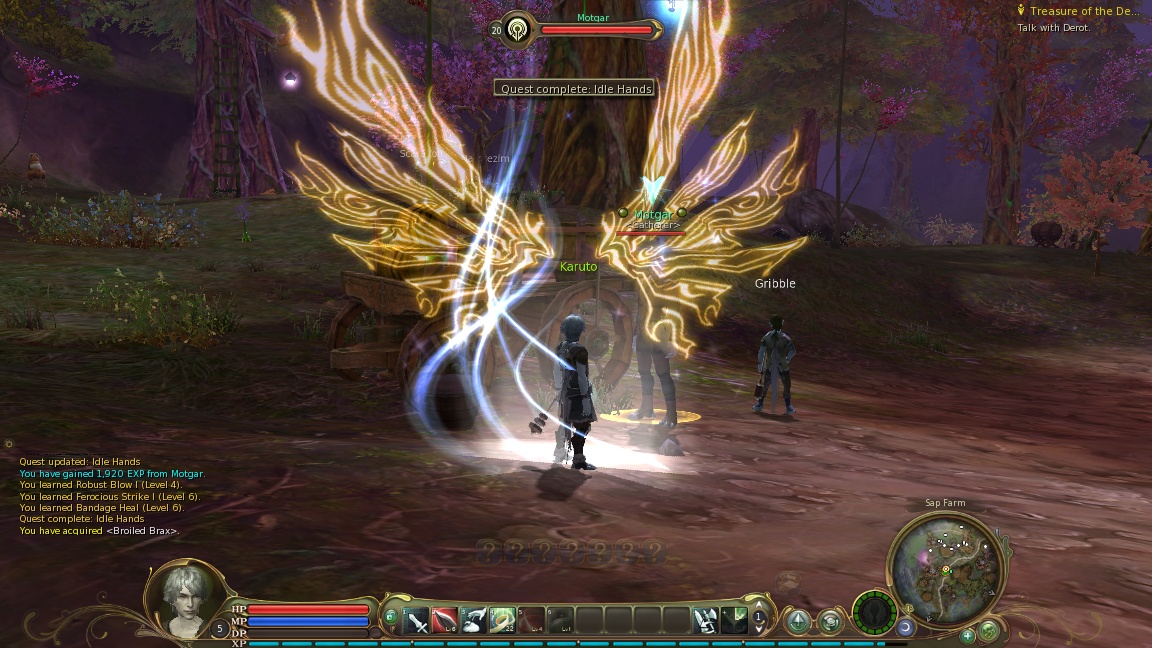
Task: Use the red blade skill in slot 2
Action: pyautogui.click(x=445, y=620)
